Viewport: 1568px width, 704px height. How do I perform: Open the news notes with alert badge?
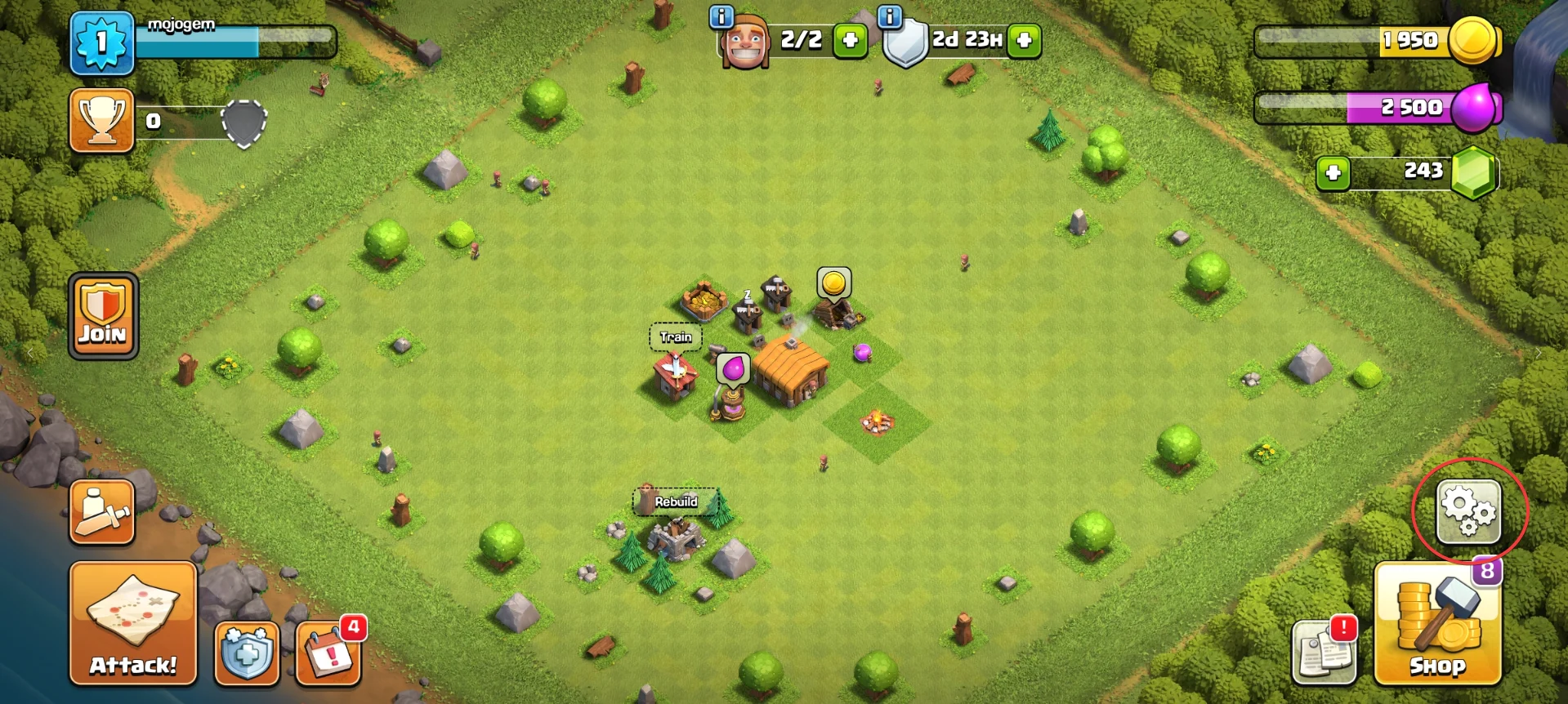1325,652
